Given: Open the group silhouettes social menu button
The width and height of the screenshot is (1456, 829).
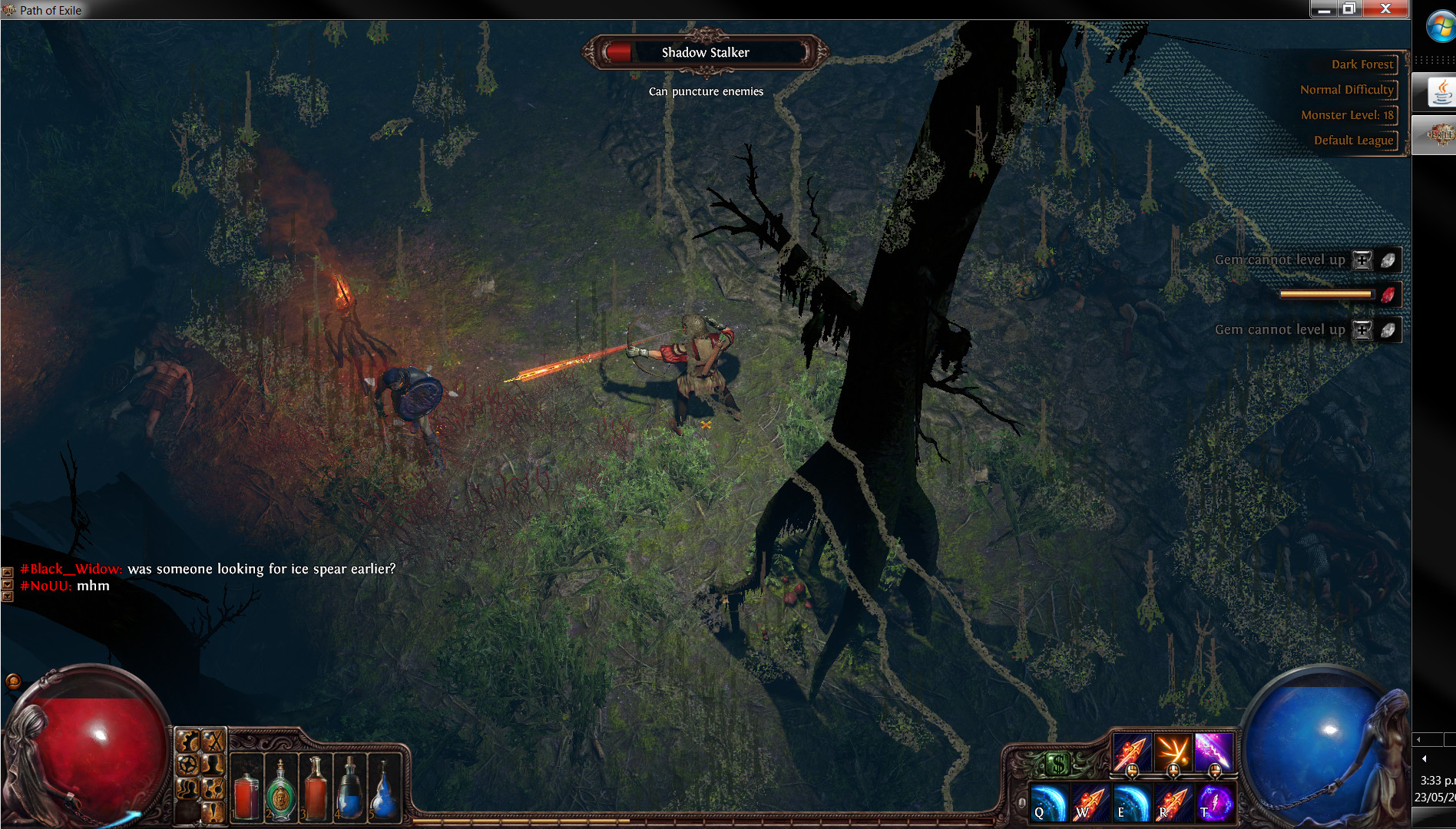Looking at the screenshot, I should click(x=188, y=788).
